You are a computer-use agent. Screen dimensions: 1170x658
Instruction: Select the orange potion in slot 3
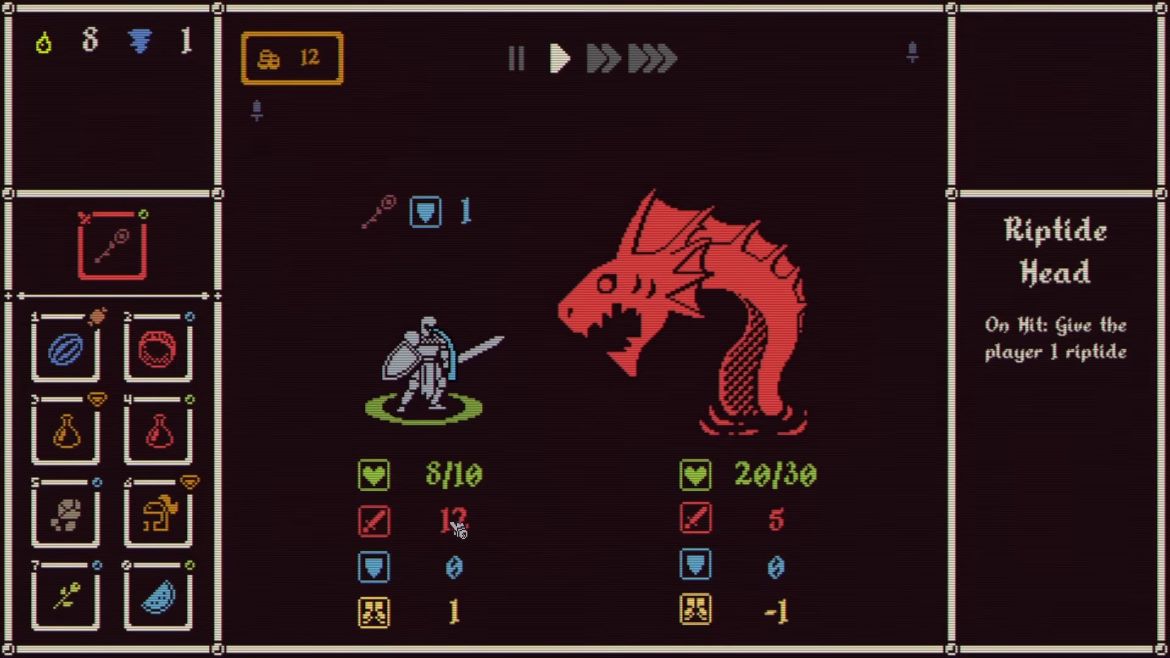pyautogui.click(x=66, y=432)
